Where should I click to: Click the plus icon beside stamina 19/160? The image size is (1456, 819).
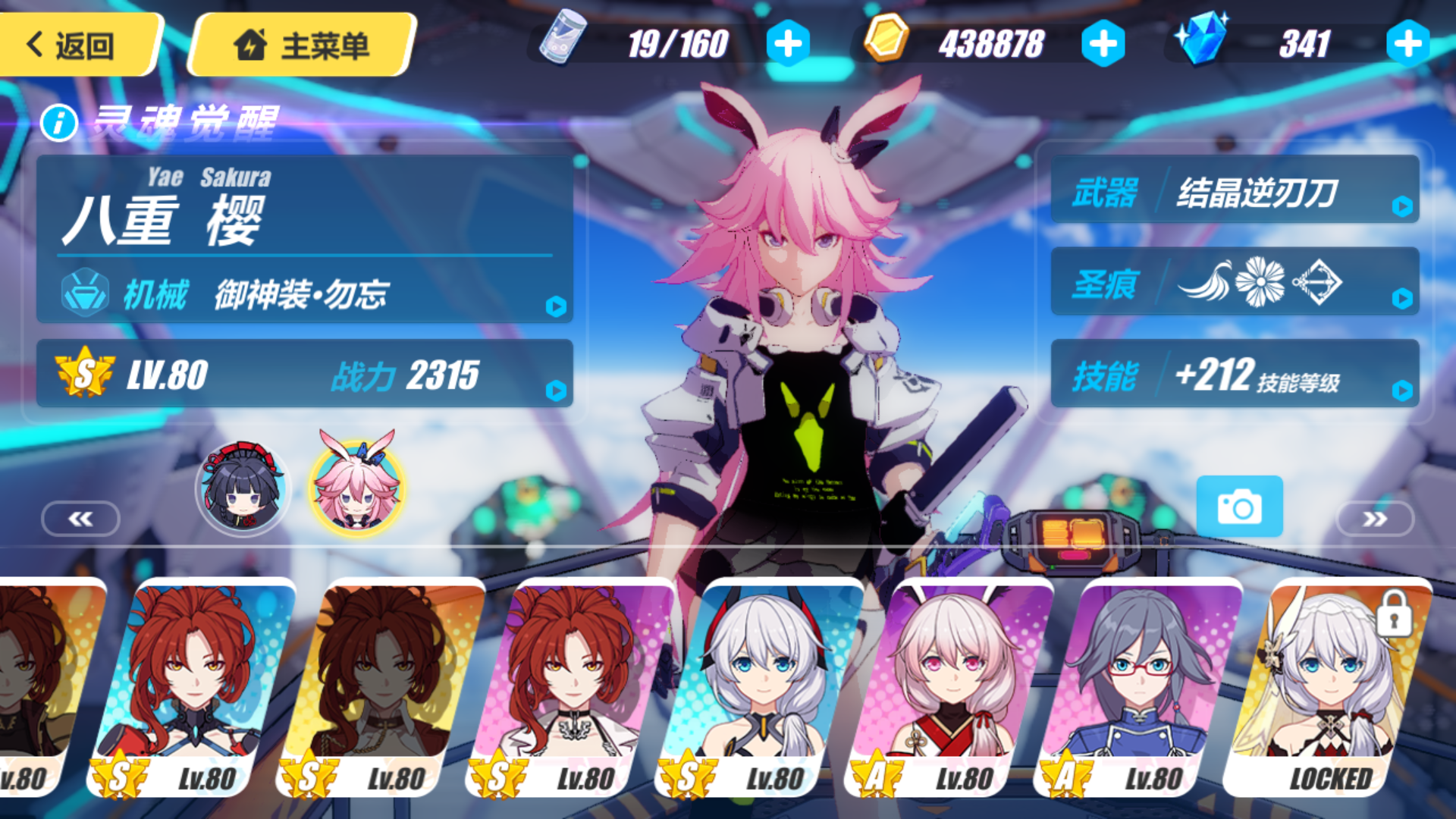pos(789,43)
